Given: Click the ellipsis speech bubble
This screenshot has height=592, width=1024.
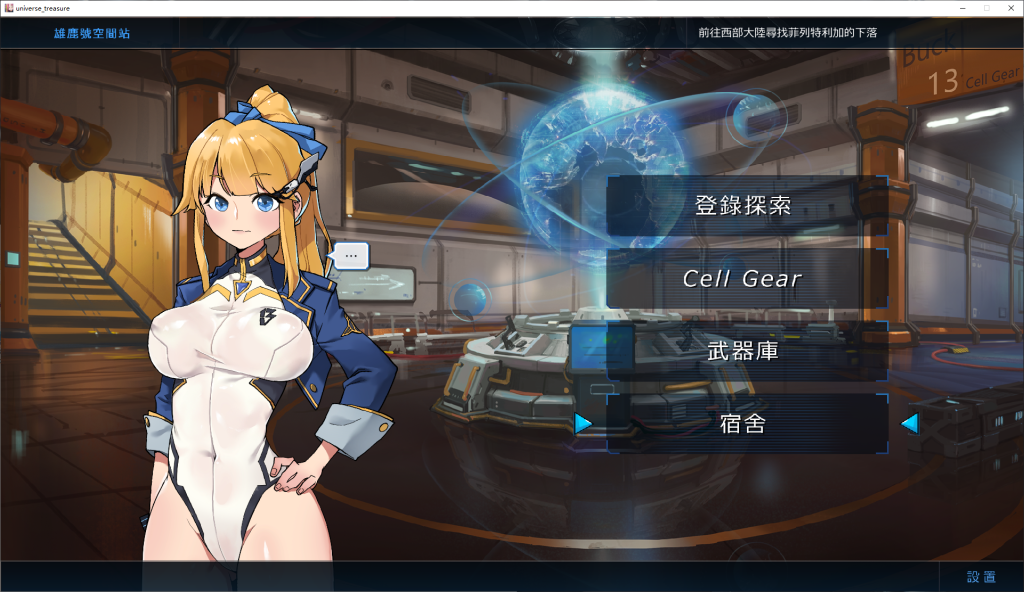Looking at the screenshot, I should tap(351, 256).
